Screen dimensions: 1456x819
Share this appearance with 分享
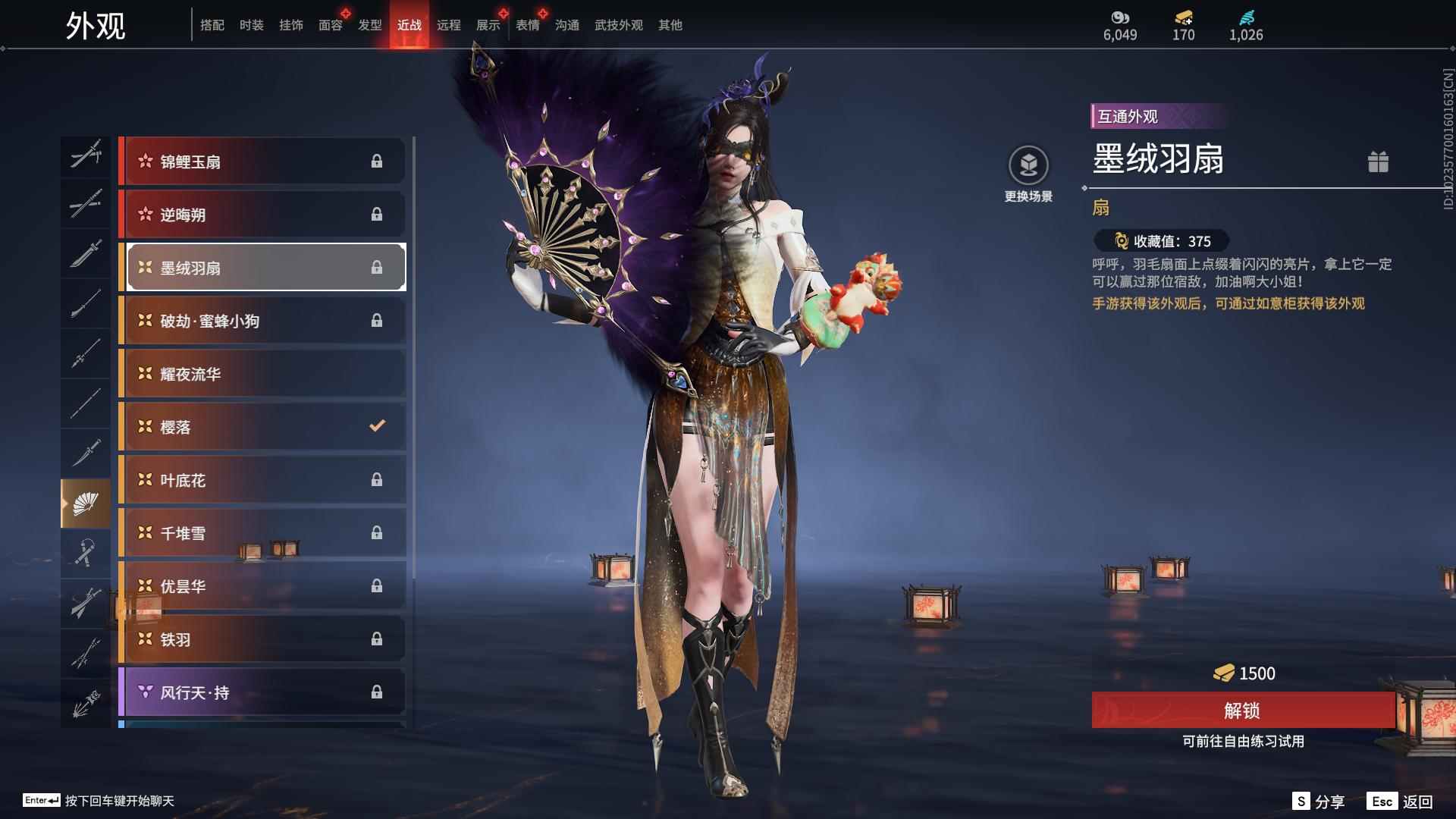point(1319,802)
